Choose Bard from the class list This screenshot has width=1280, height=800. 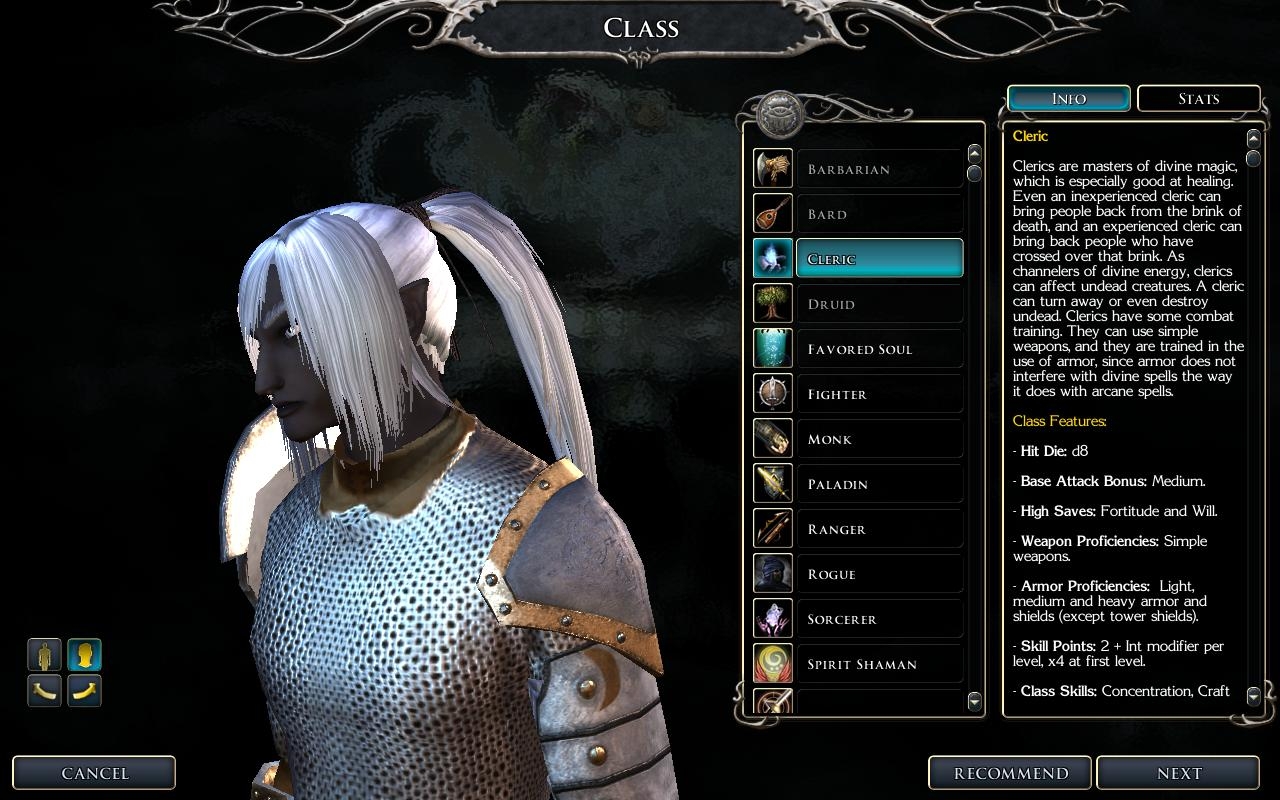pyautogui.click(x=879, y=214)
